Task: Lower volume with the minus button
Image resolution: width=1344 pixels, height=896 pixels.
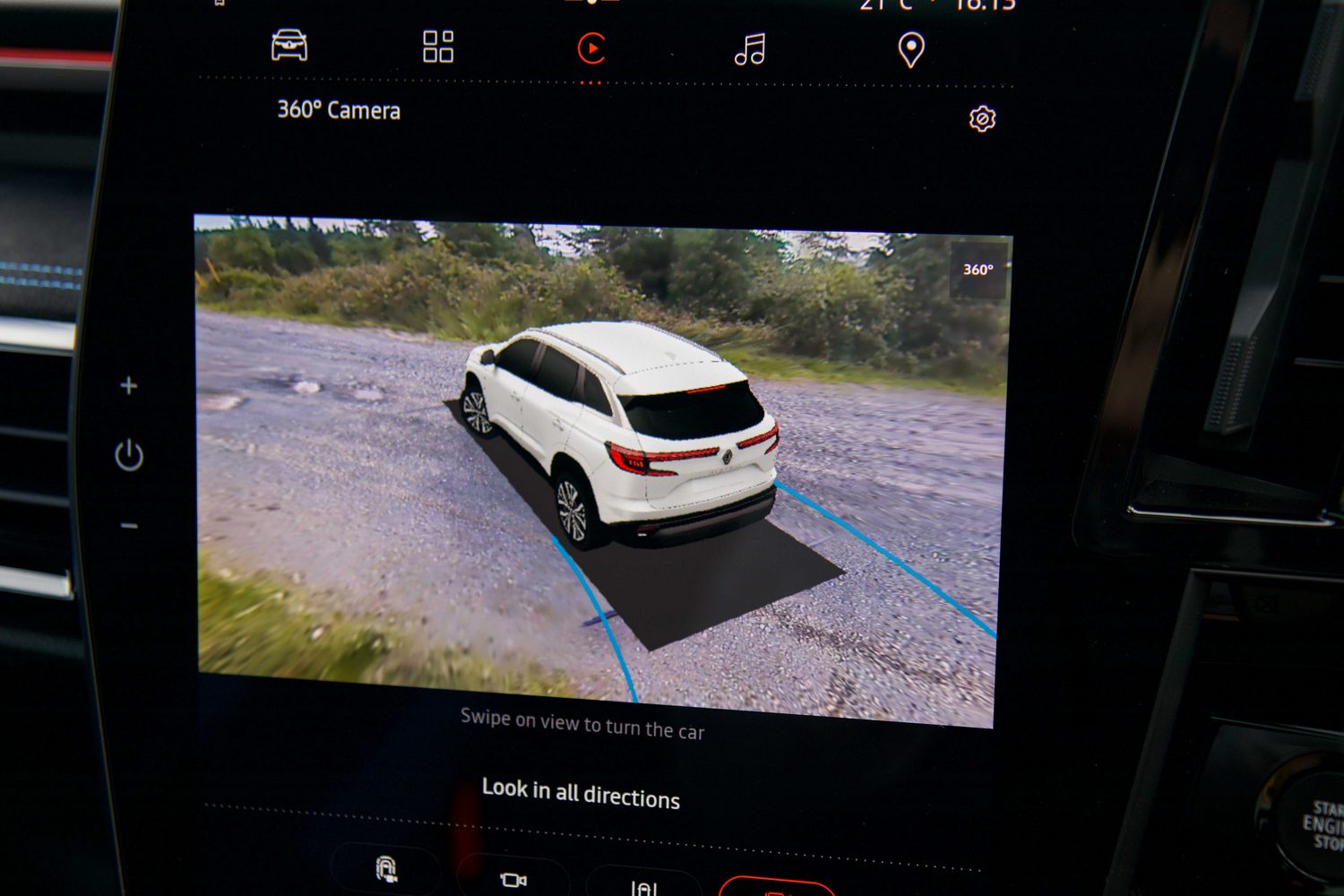Action: coord(129,525)
